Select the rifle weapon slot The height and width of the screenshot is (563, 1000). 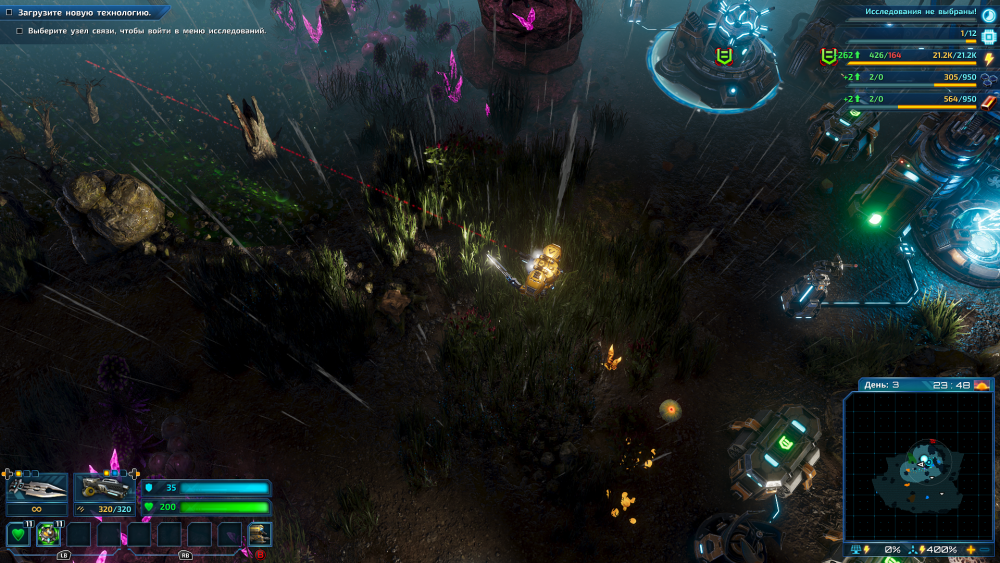(104, 487)
